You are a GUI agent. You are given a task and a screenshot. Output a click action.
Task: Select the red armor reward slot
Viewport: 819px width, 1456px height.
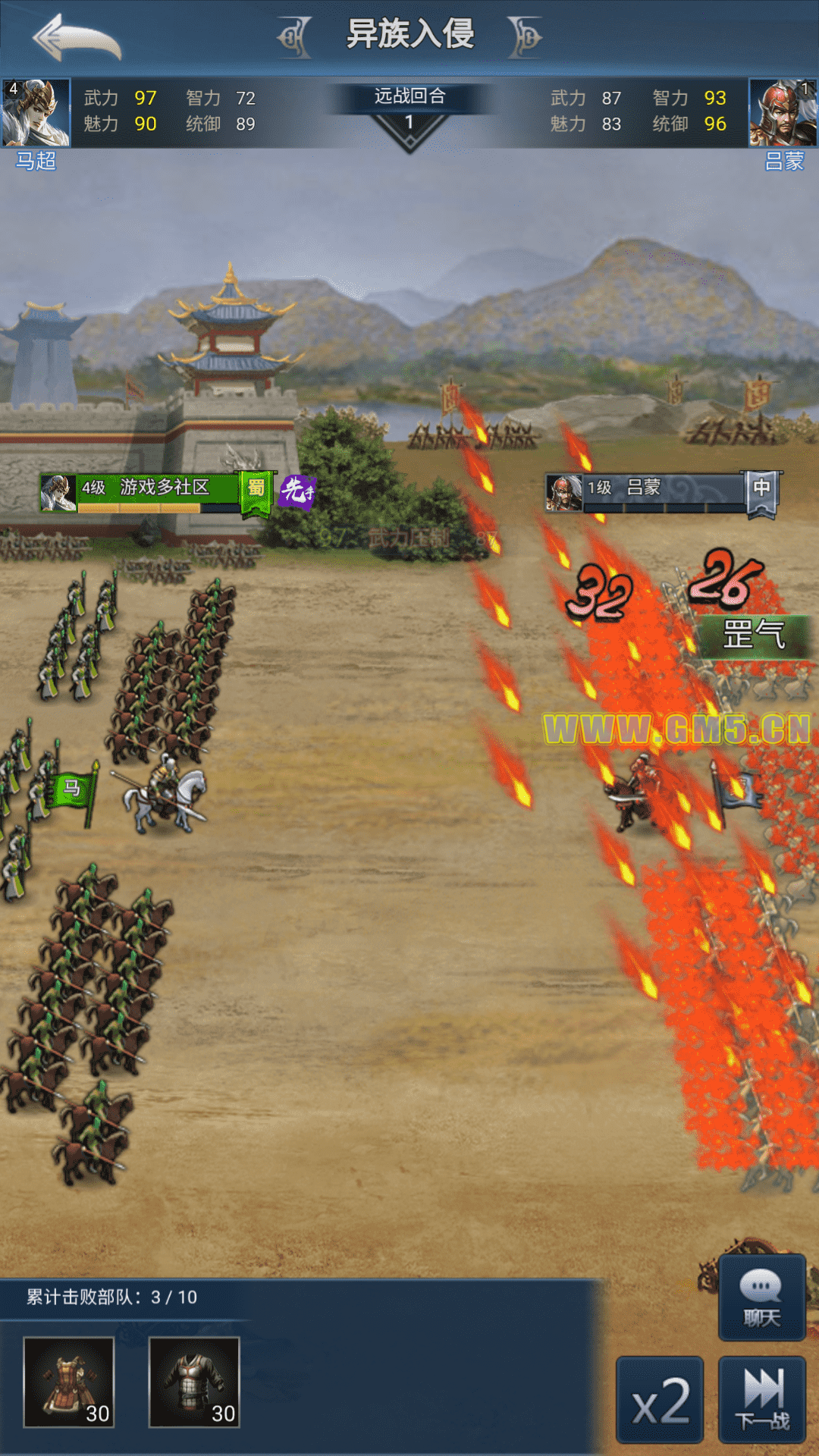tap(69, 1382)
